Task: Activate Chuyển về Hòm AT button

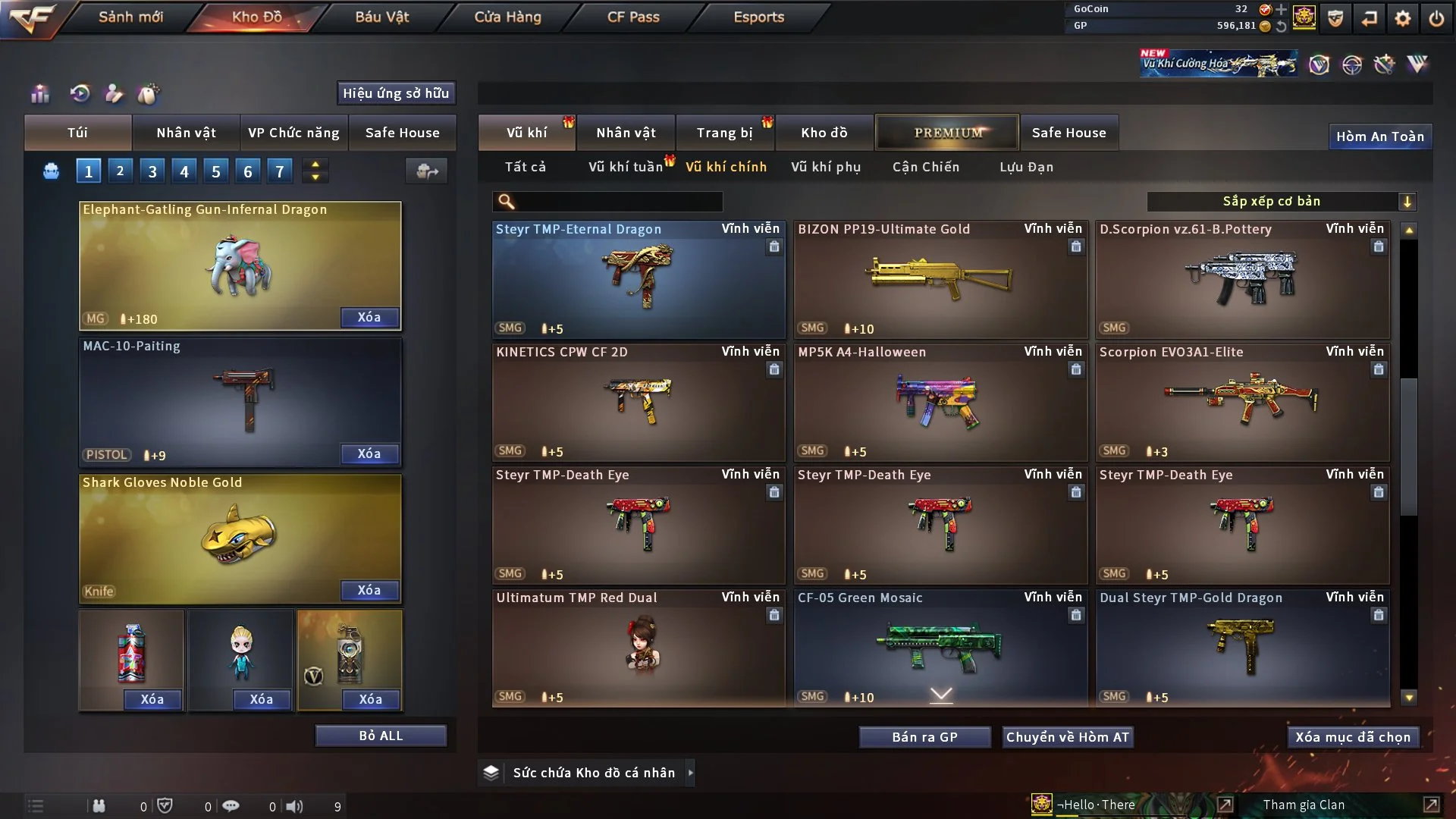Action: click(x=1067, y=737)
